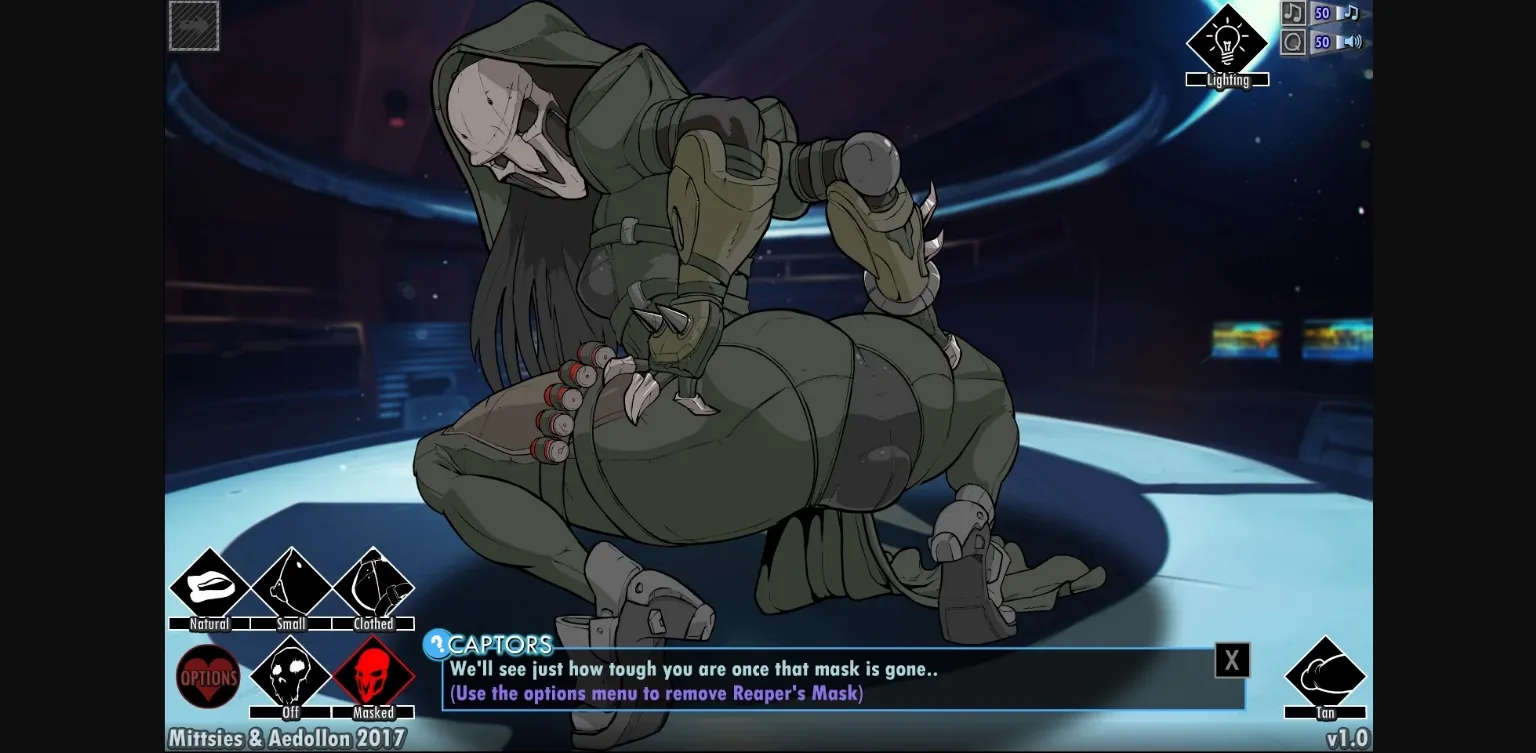This screenshot has width=1536, height=753.
Task: Select the Natural lips option icon
Action: coord(208,589)
